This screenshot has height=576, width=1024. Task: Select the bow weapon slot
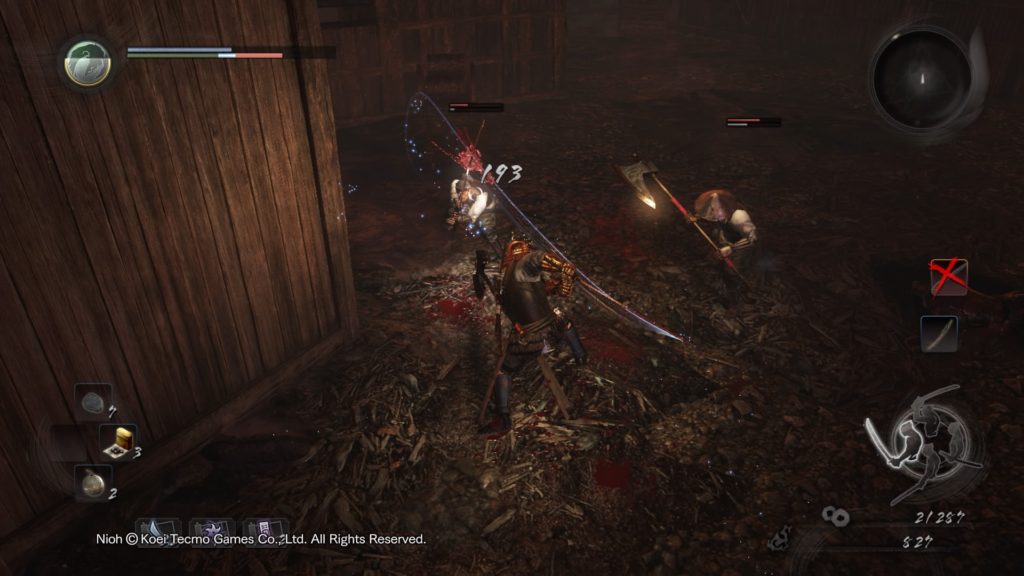pyautogui.click(x=939, y=334)
